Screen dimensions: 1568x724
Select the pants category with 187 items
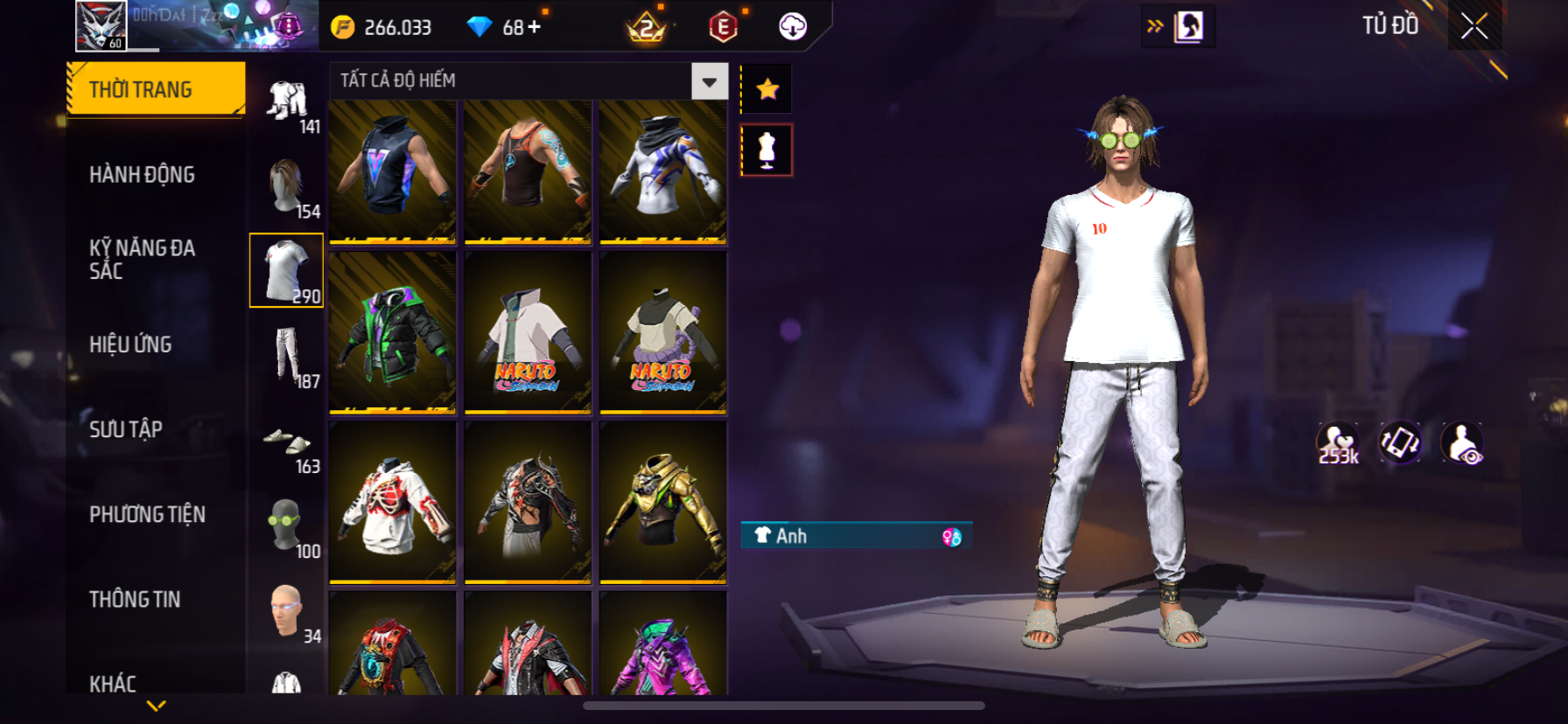tap(287, 356)
